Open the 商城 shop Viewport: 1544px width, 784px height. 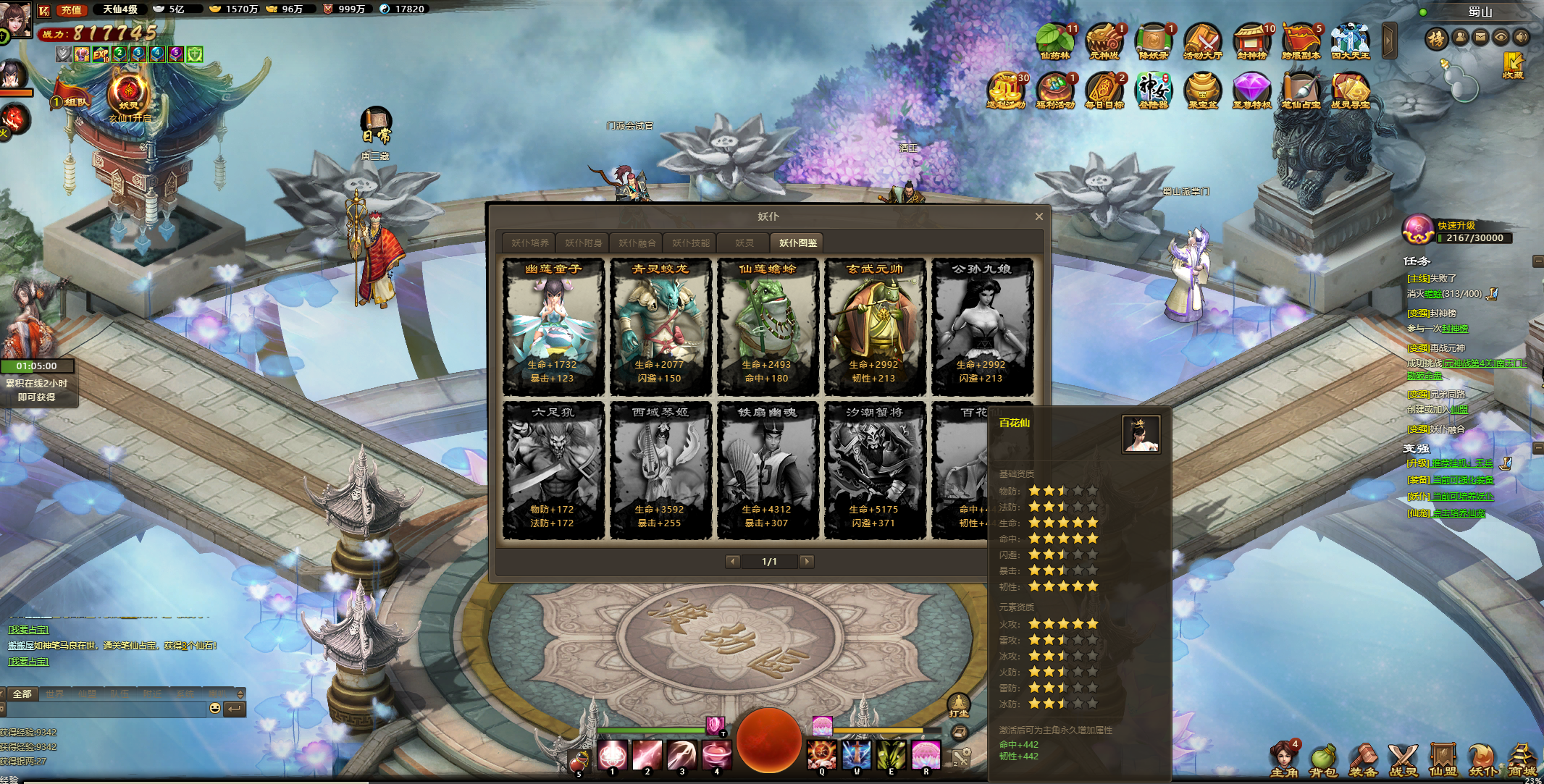click(x=1522, y=761)
